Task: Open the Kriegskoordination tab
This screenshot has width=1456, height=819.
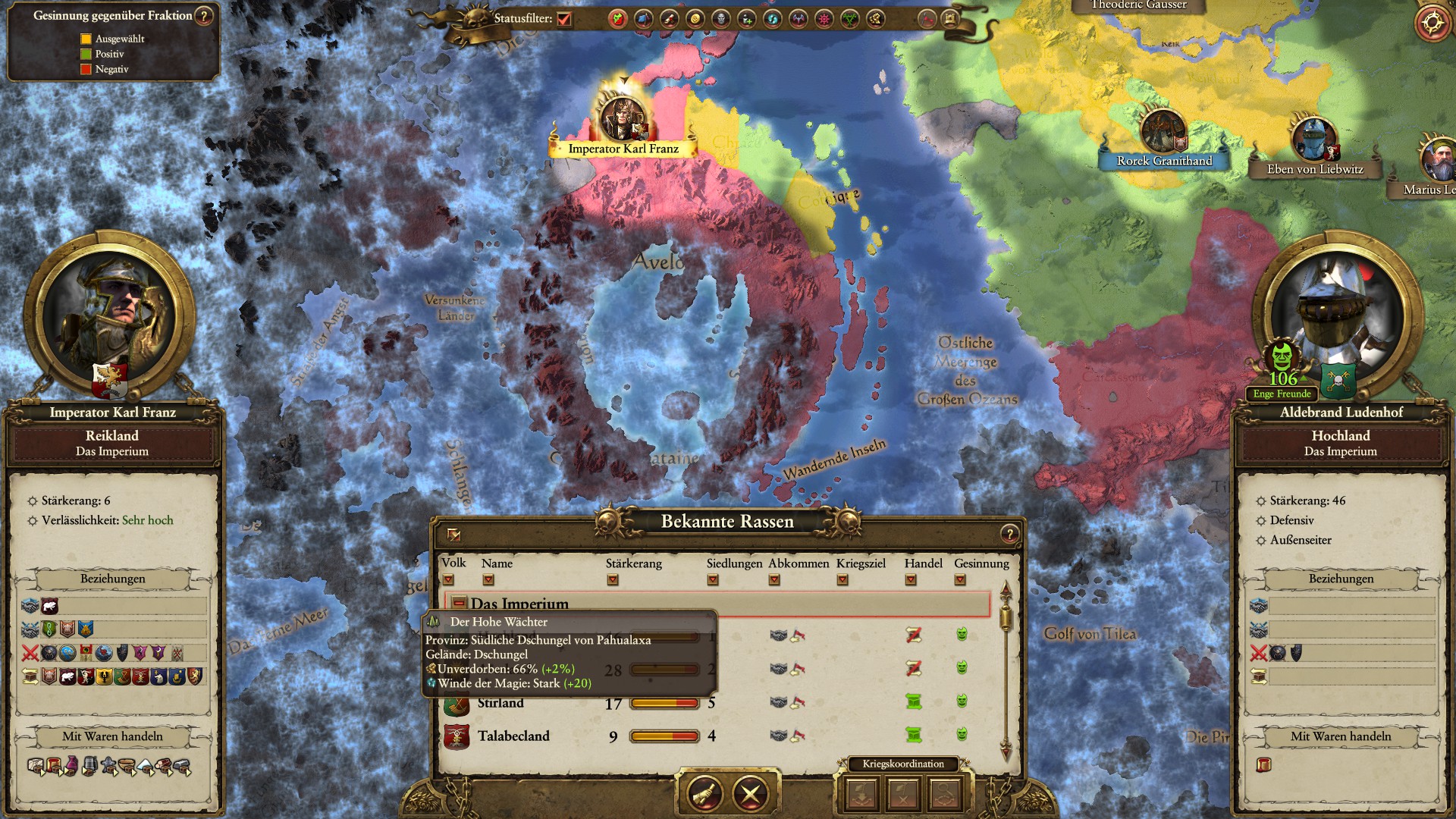Action: [903, 764]
